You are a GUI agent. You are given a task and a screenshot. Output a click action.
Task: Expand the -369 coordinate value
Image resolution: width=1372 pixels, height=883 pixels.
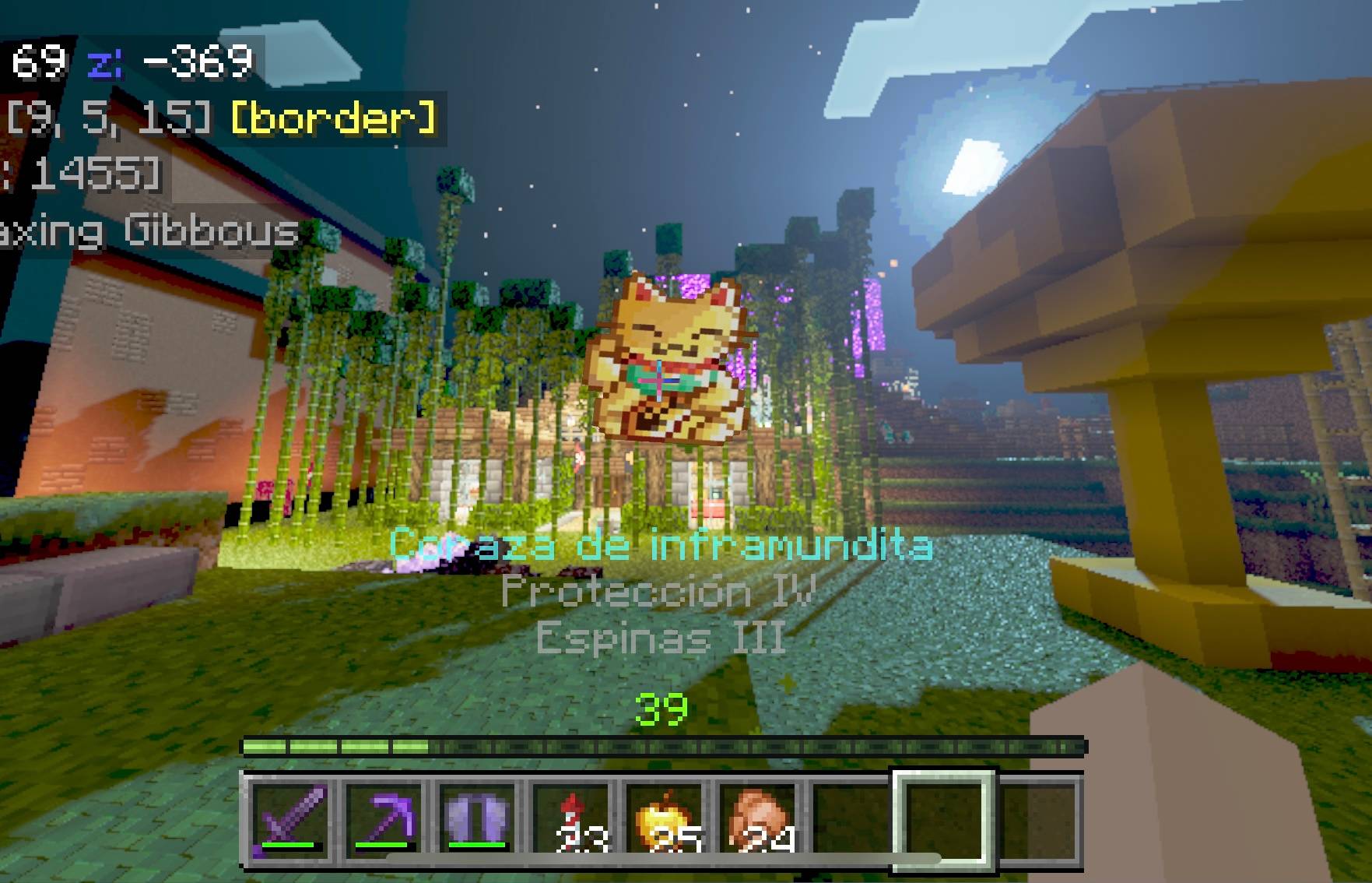[195, 61]
